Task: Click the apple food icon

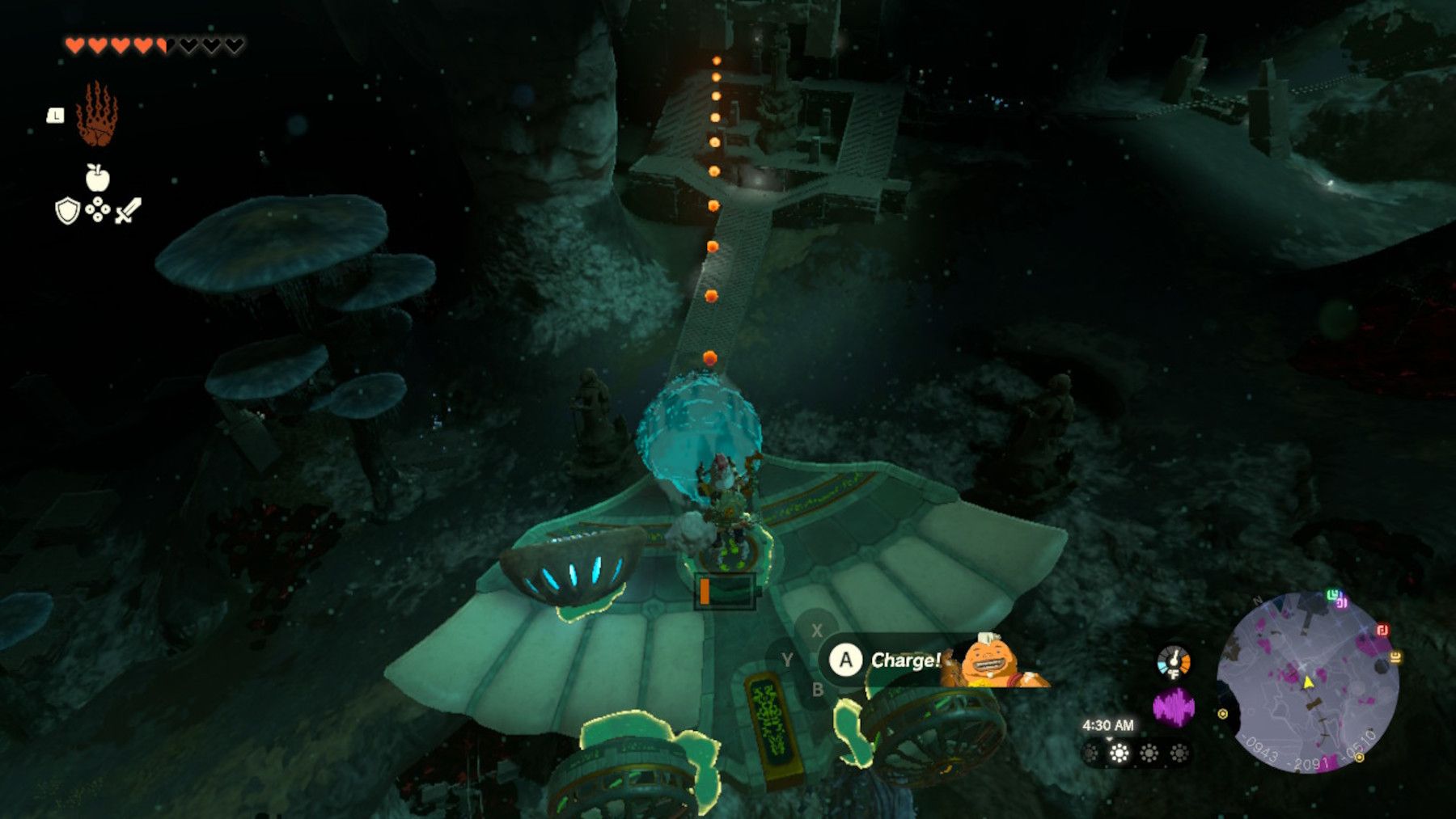Action: point(96,177)
